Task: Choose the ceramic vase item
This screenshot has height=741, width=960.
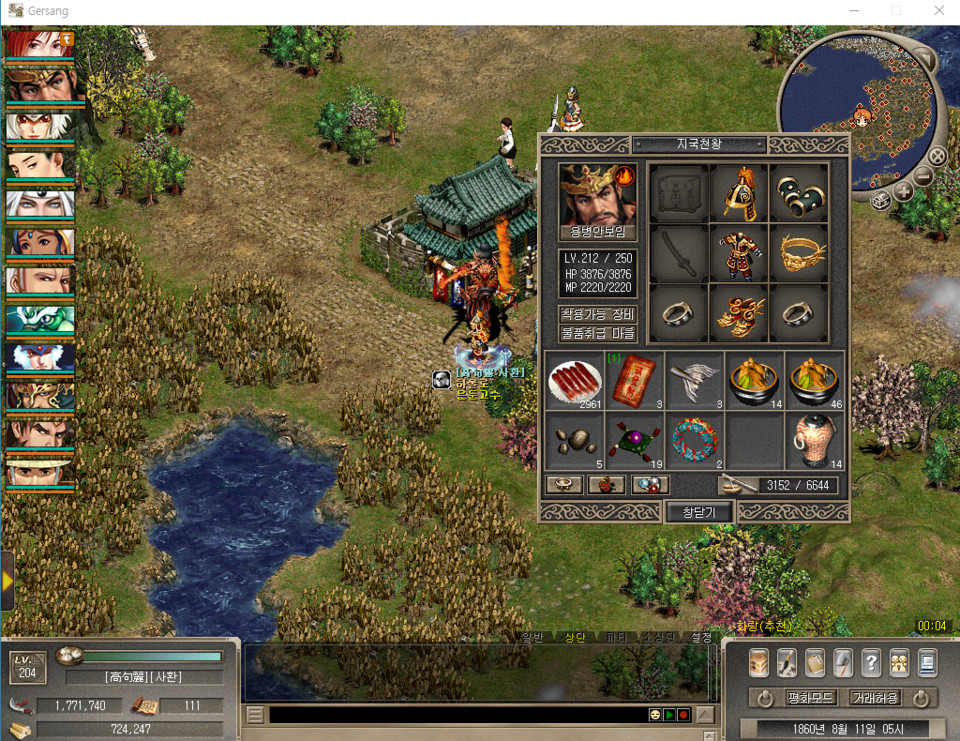Action: pyautogui.click(x=814, y=440)
